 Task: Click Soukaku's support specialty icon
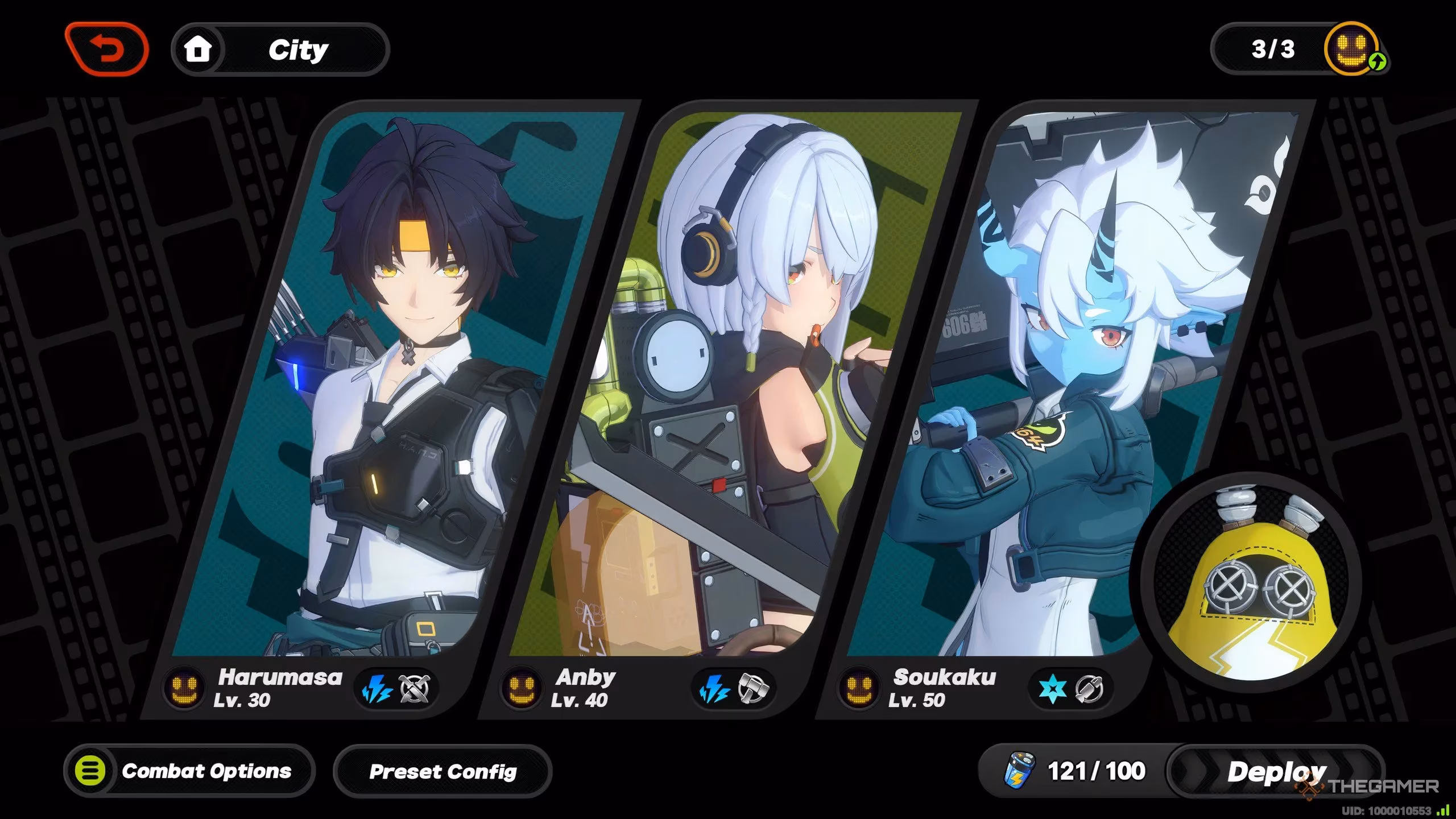pyautogui.click(x=1089, y=689)
